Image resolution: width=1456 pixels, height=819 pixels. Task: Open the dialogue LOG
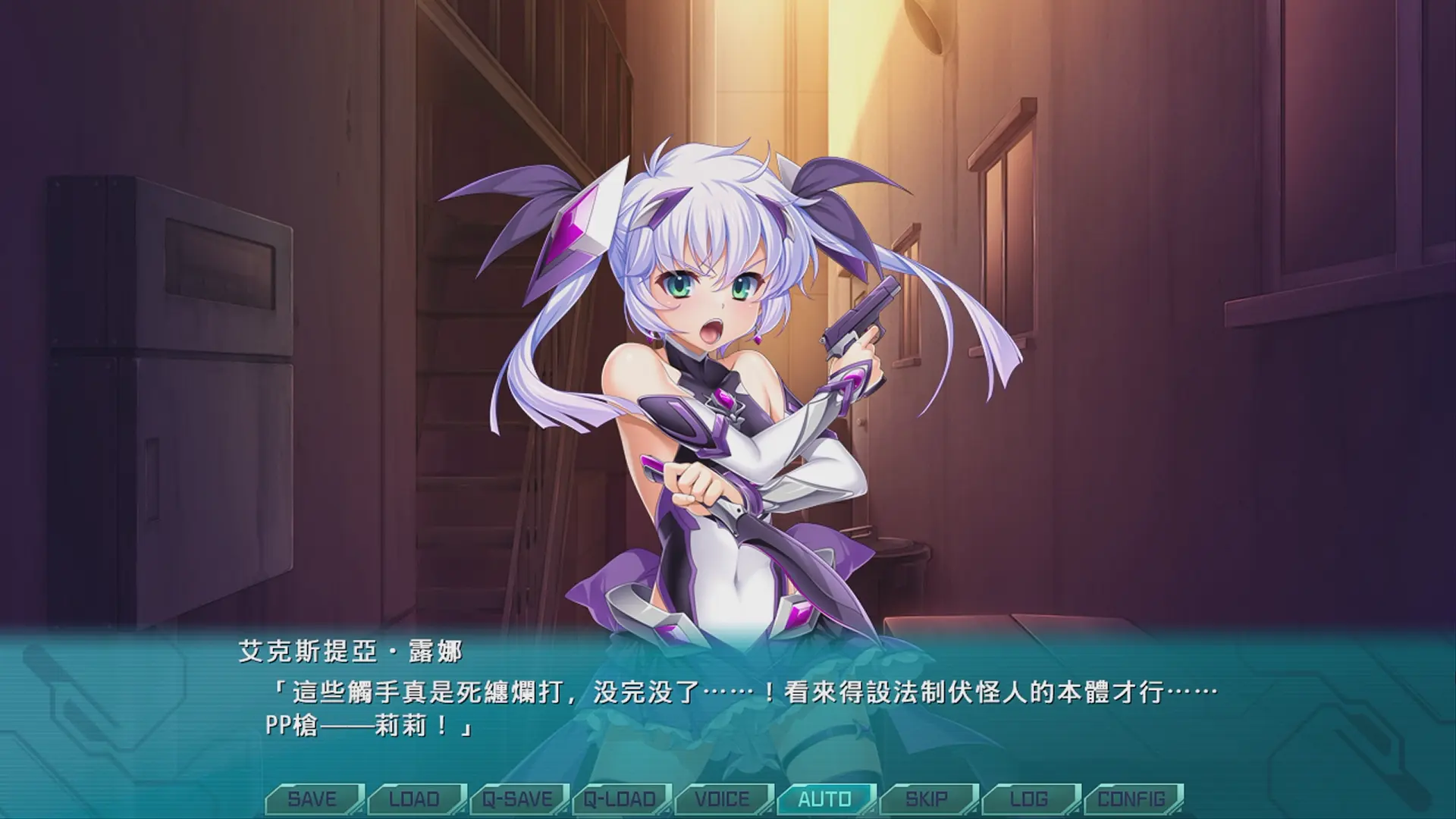1029,799
